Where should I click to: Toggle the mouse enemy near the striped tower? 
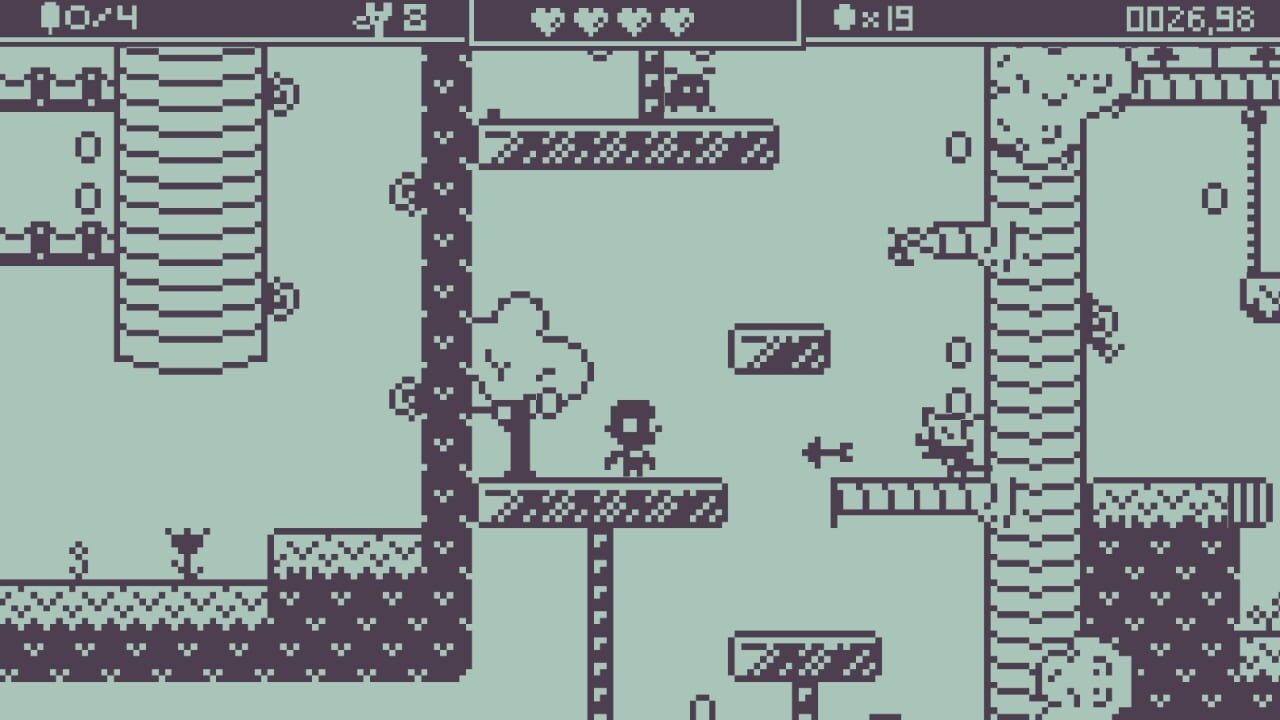tap(945, 435)
